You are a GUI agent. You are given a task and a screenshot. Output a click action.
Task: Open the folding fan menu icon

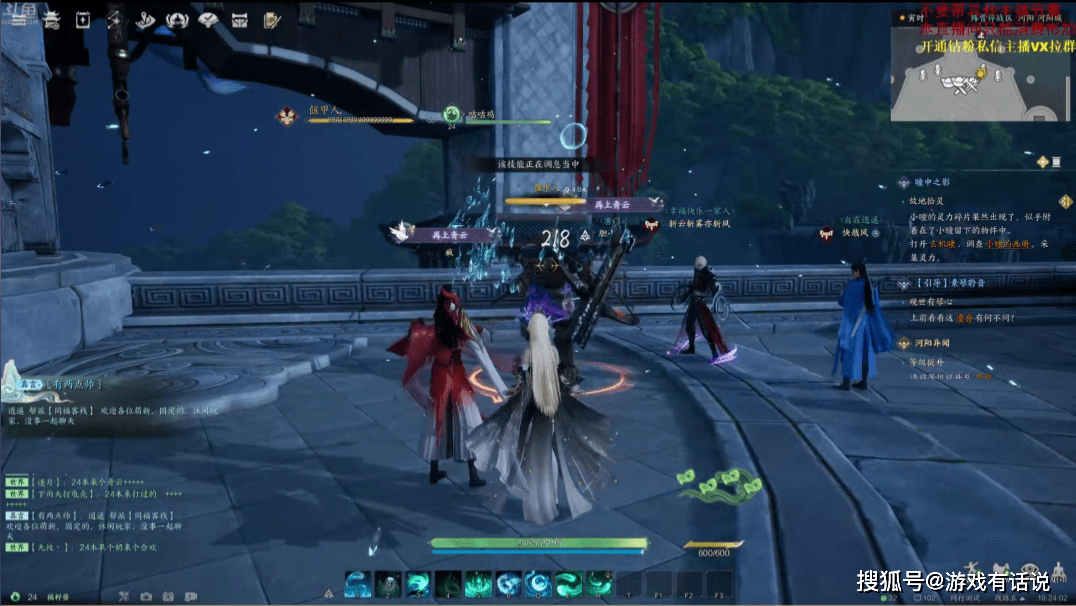click(209, 19)
